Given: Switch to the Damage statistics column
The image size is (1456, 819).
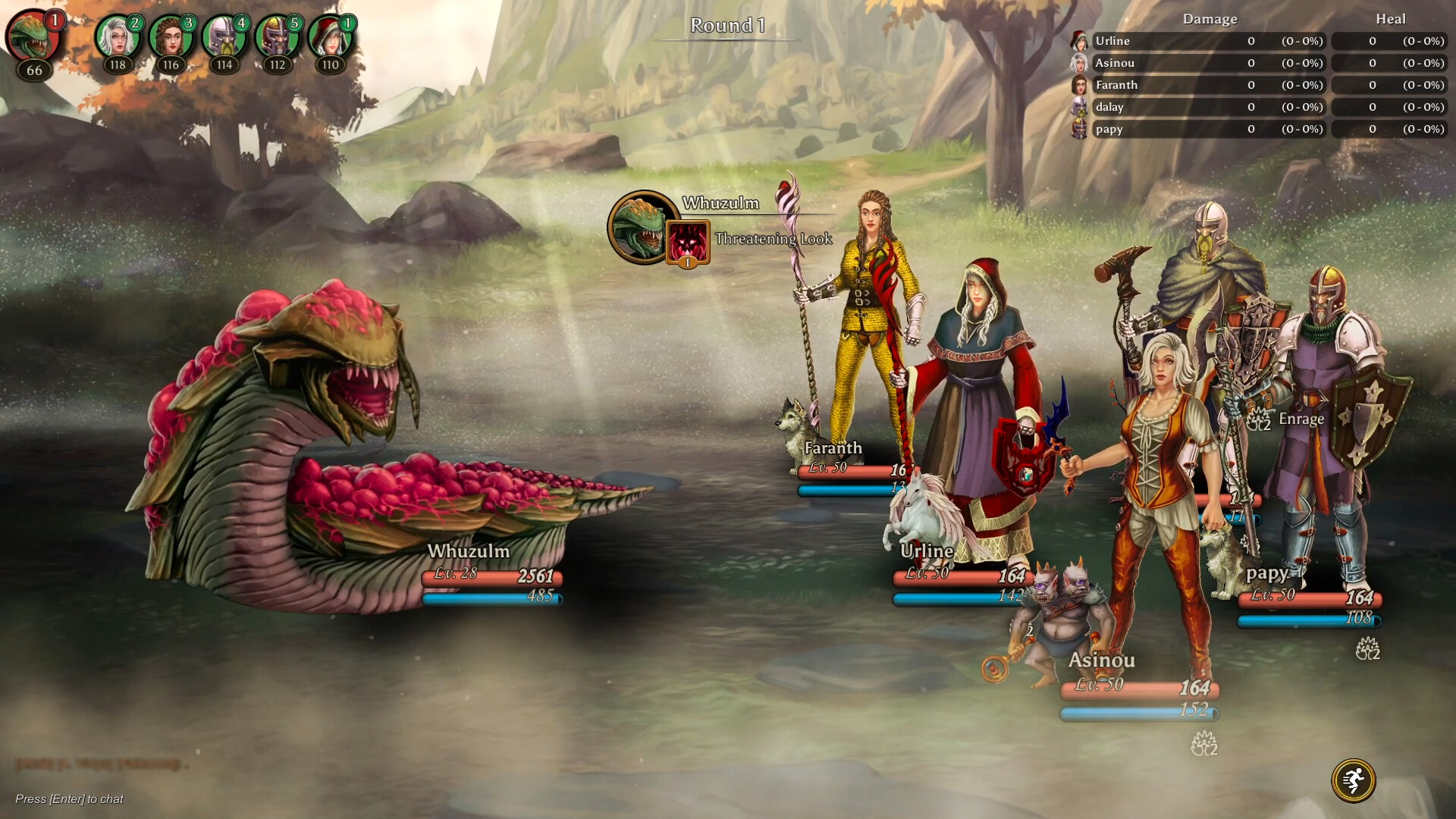Looking at the screenshot, I should pos(1209,19).
